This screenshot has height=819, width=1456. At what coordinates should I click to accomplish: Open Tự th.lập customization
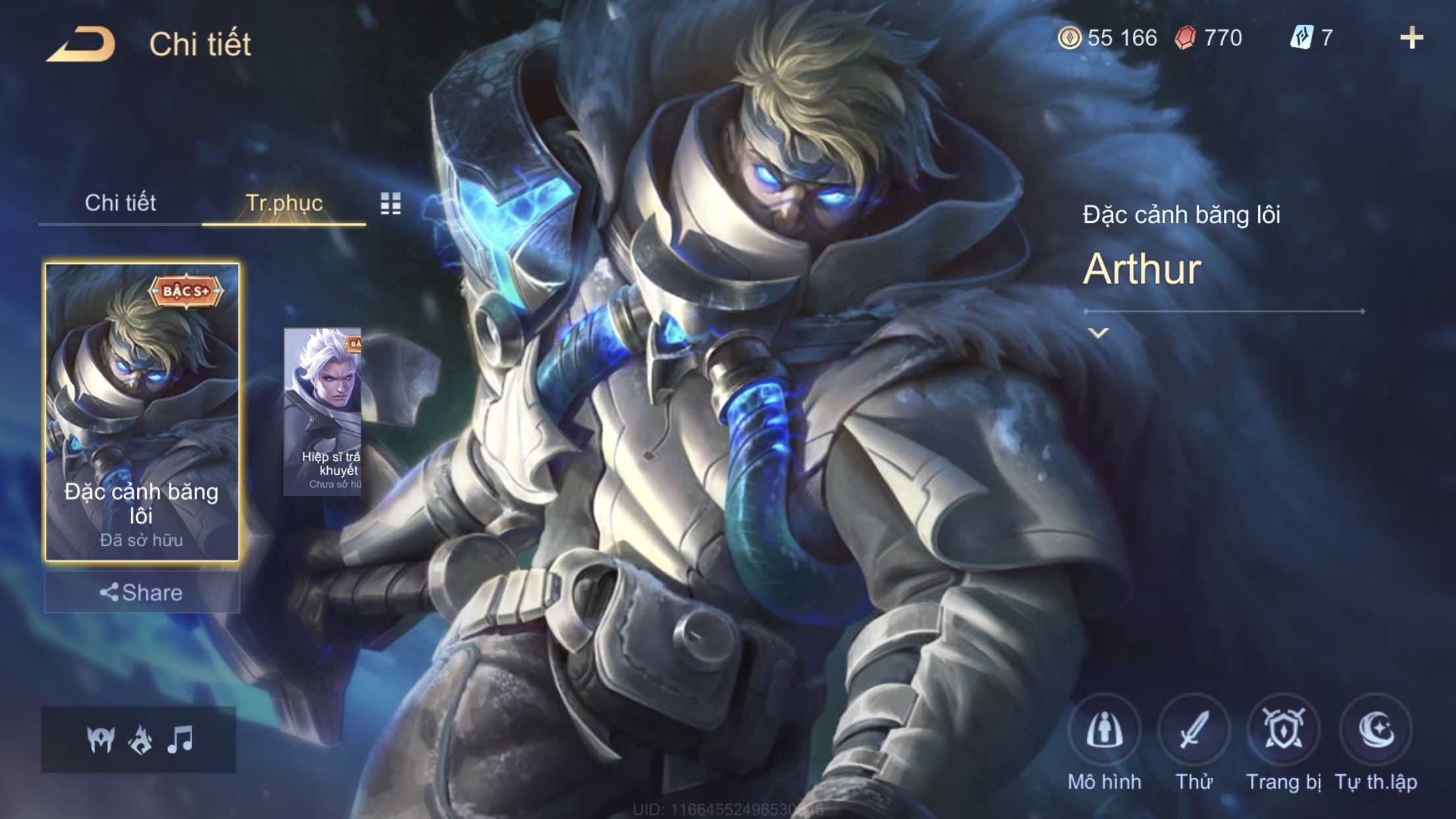coord(1376,731)
